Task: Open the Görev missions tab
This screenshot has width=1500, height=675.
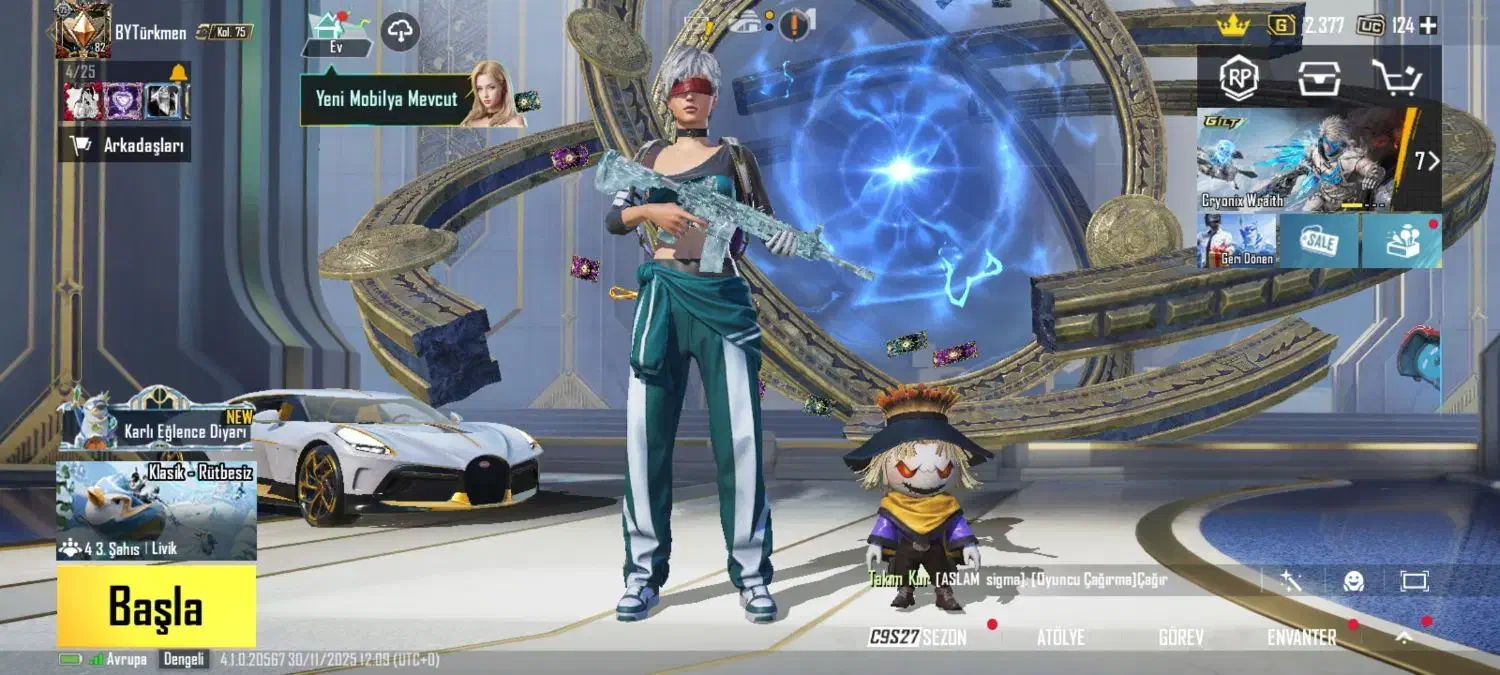Action: click(1180, 637)
